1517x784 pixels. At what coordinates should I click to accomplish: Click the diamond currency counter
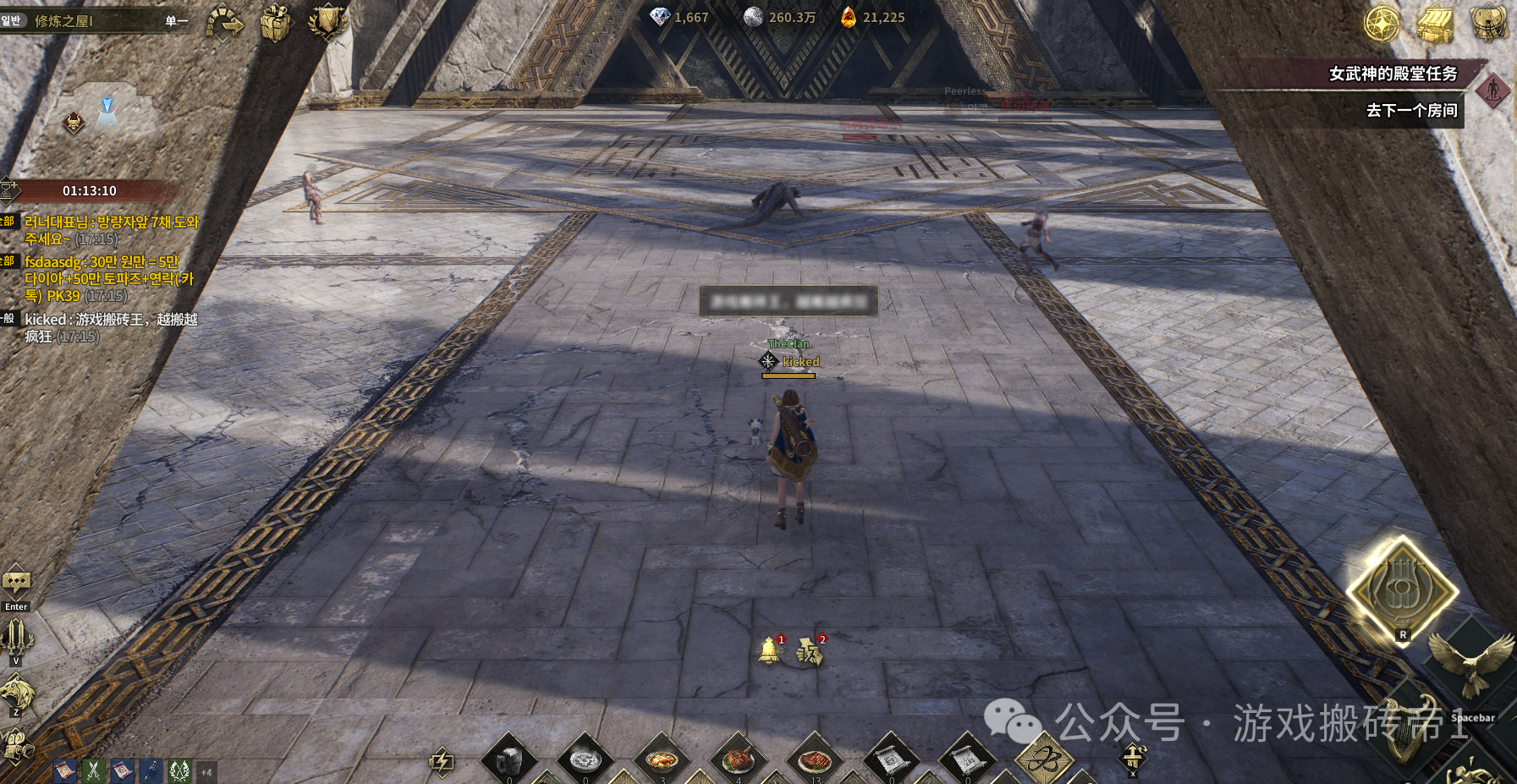679,17
